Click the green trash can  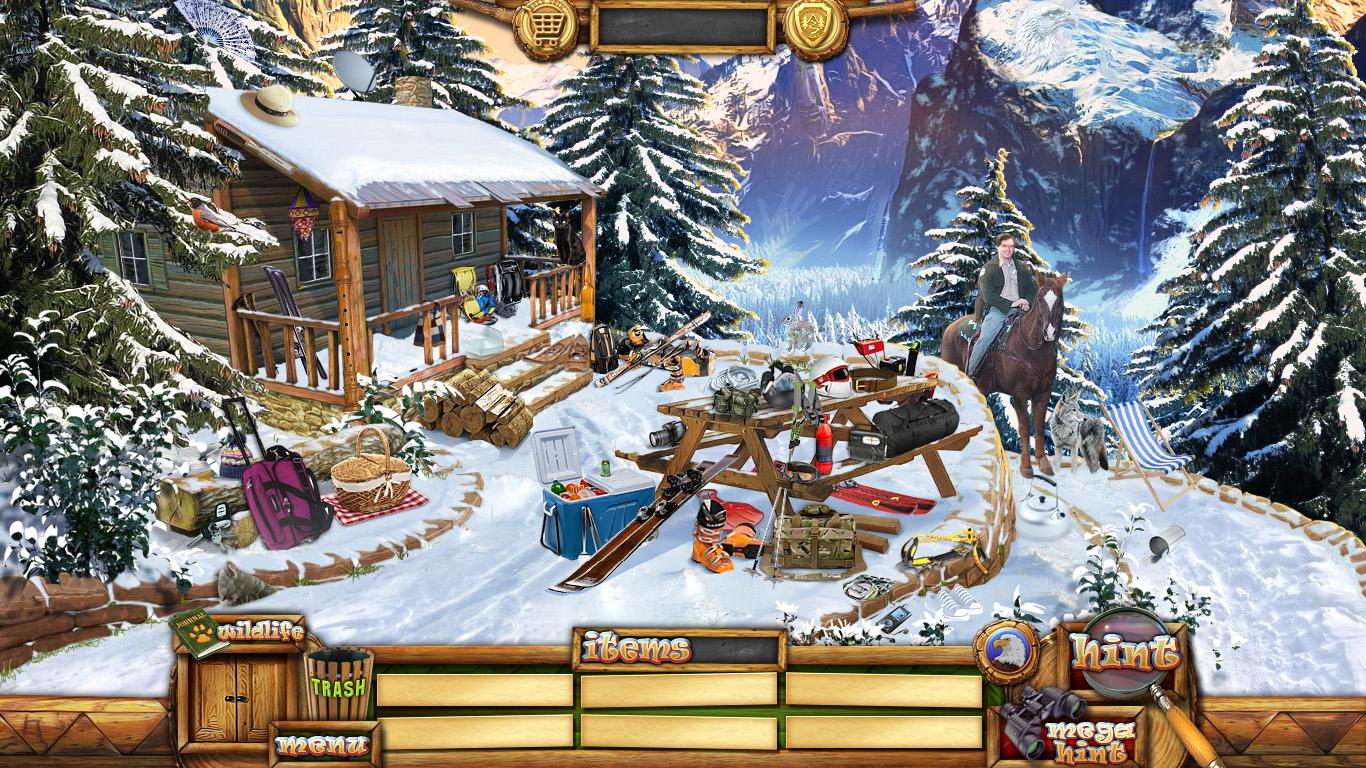338,684
